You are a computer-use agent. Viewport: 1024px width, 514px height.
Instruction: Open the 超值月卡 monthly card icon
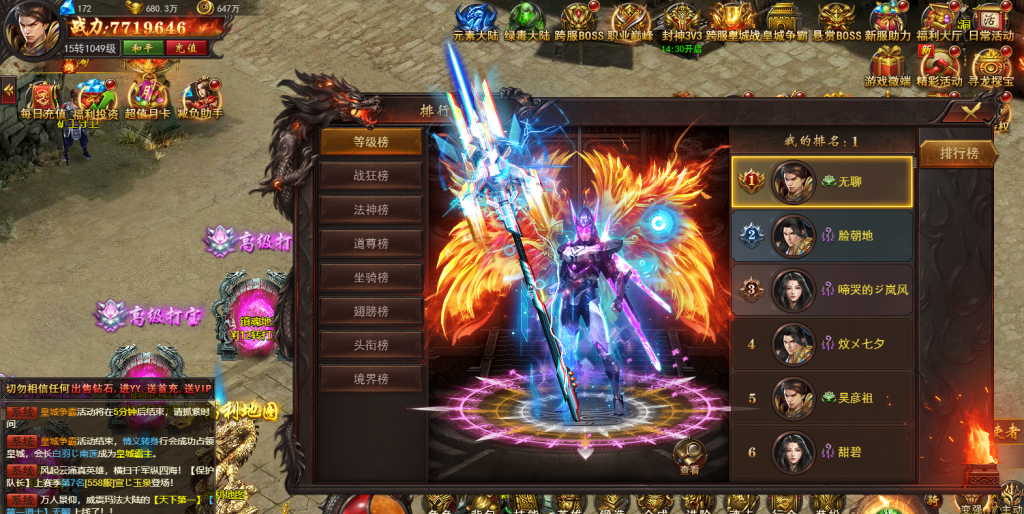pos(147,98)
